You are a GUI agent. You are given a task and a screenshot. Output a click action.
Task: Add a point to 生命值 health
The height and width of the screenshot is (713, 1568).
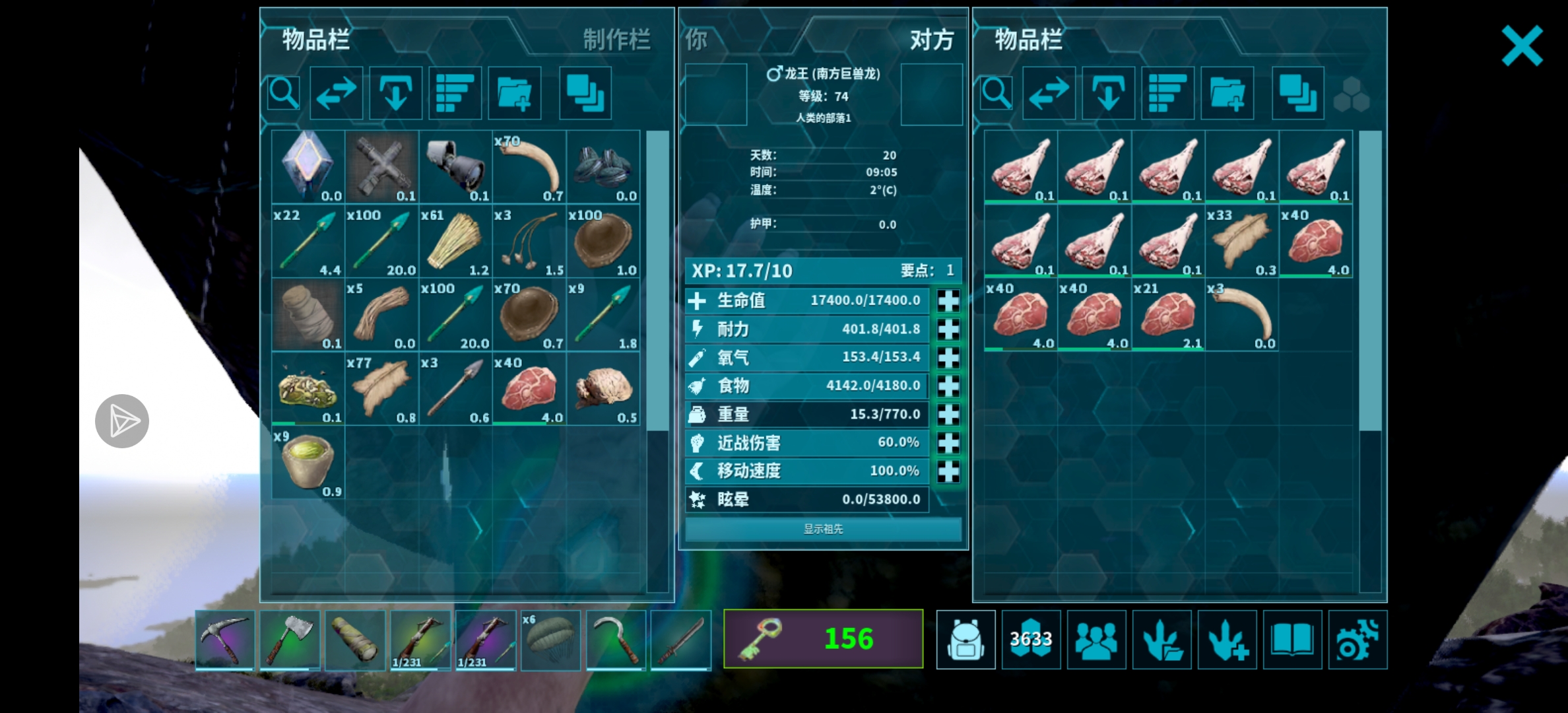pos(948,301)
